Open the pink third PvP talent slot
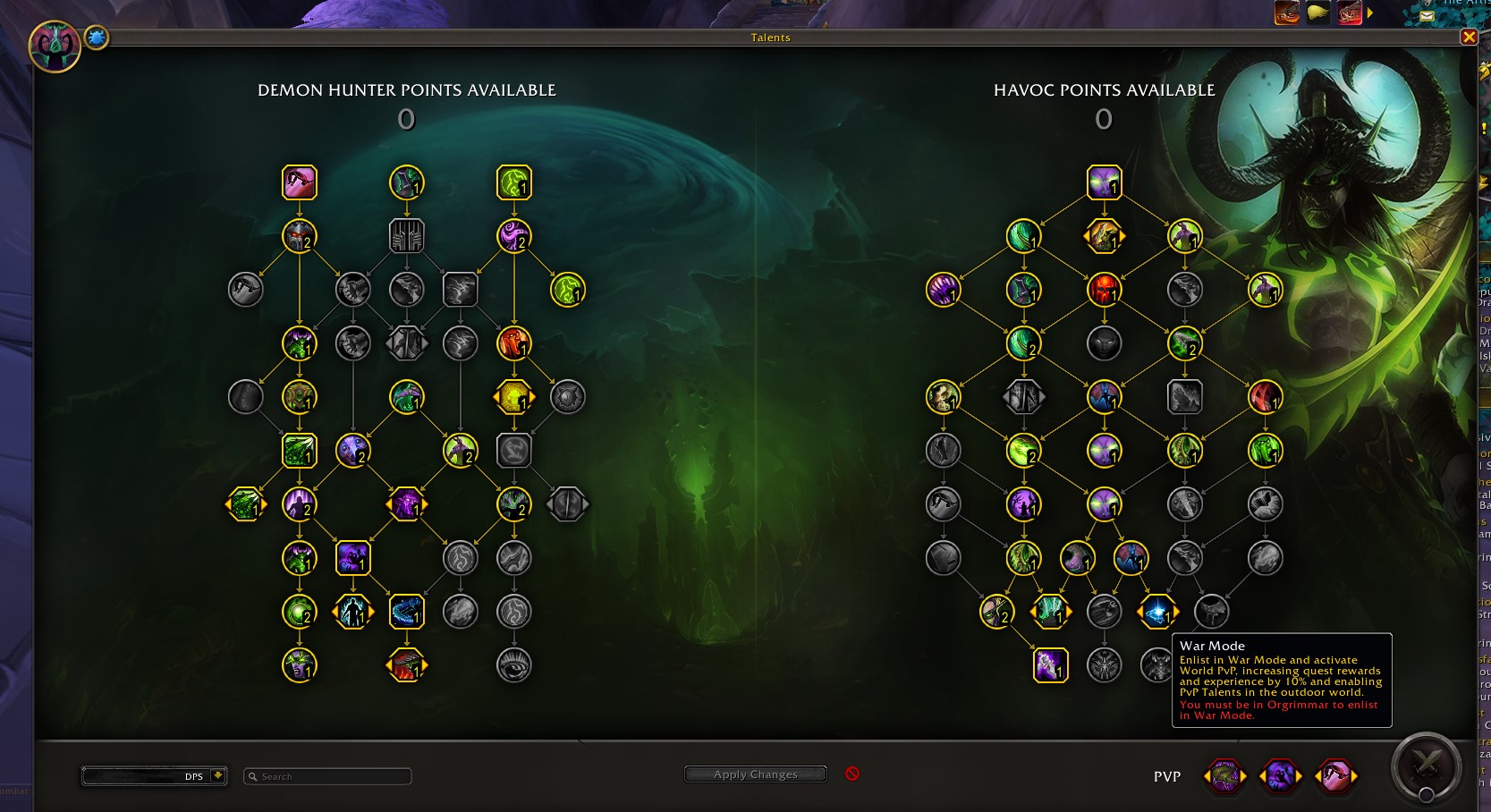This screenshot has height=812, width=1491. point(1335,776)
